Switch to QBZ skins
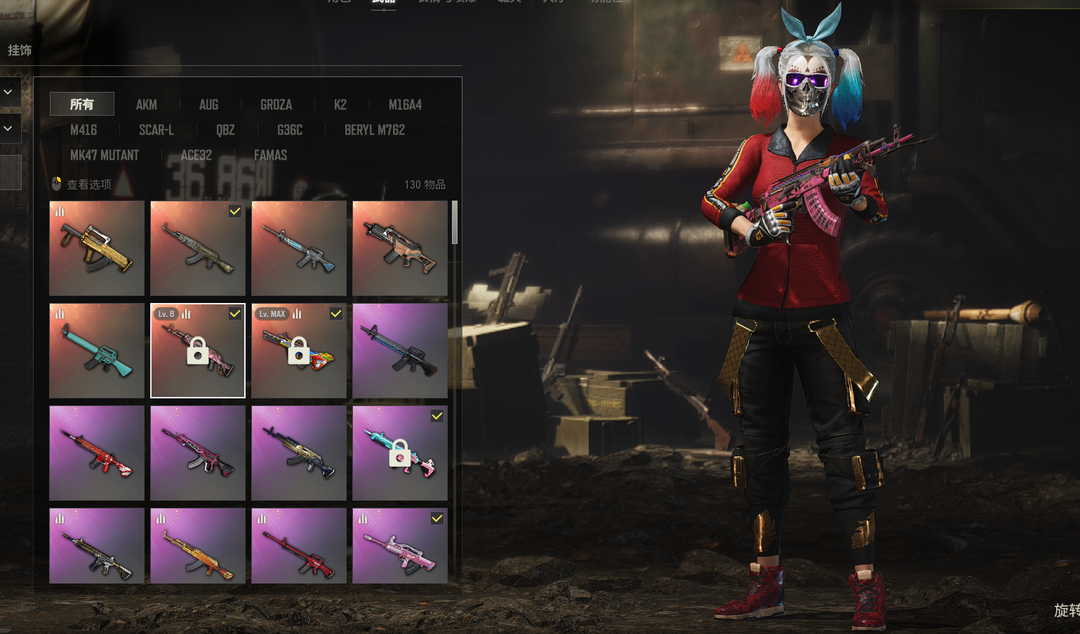The height and width of the screenshot is (634, 1080). coord(225,130)
